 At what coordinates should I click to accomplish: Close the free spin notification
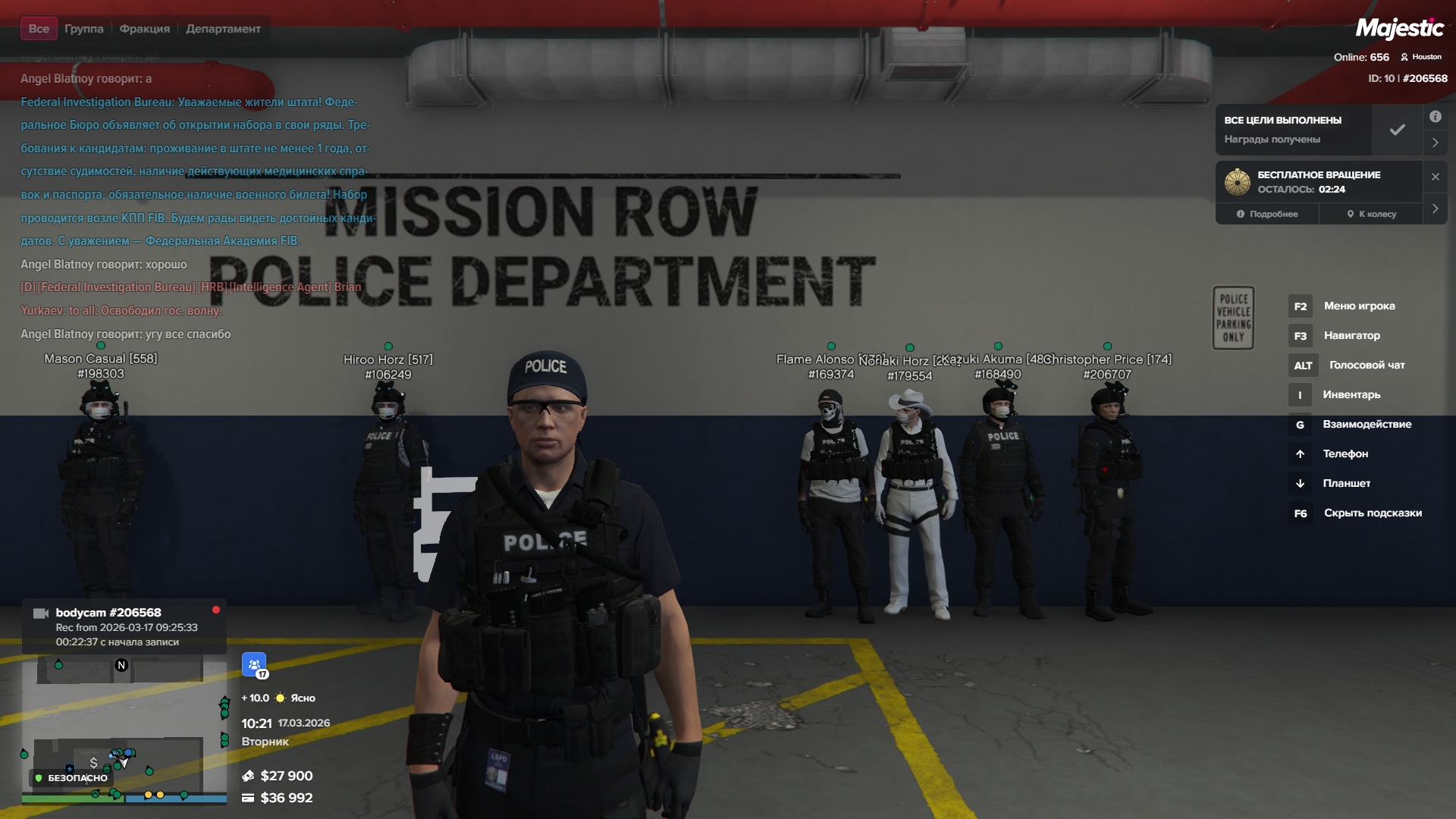tap(1435, 177)
